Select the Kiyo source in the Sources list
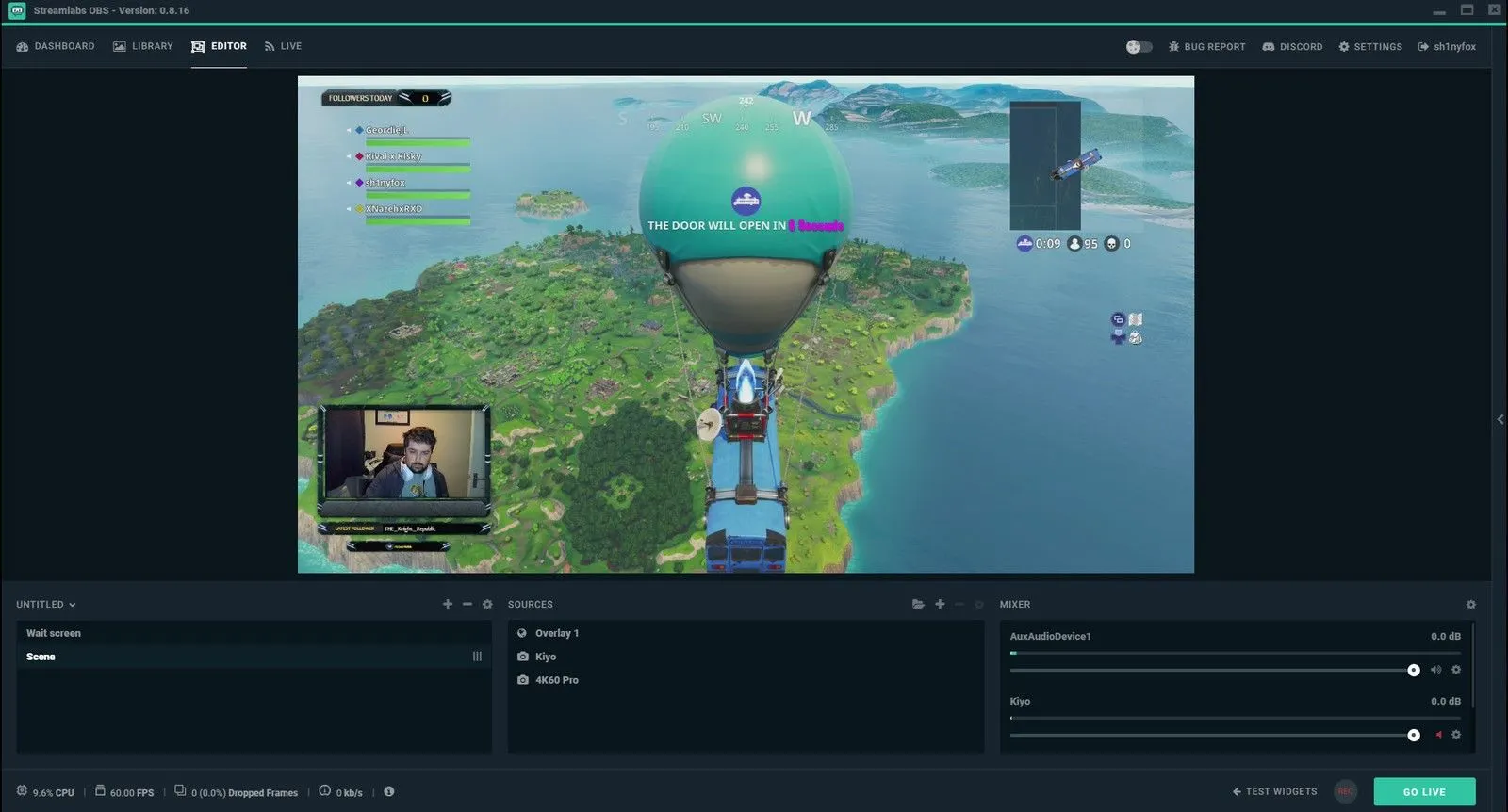 coord(545,657)
